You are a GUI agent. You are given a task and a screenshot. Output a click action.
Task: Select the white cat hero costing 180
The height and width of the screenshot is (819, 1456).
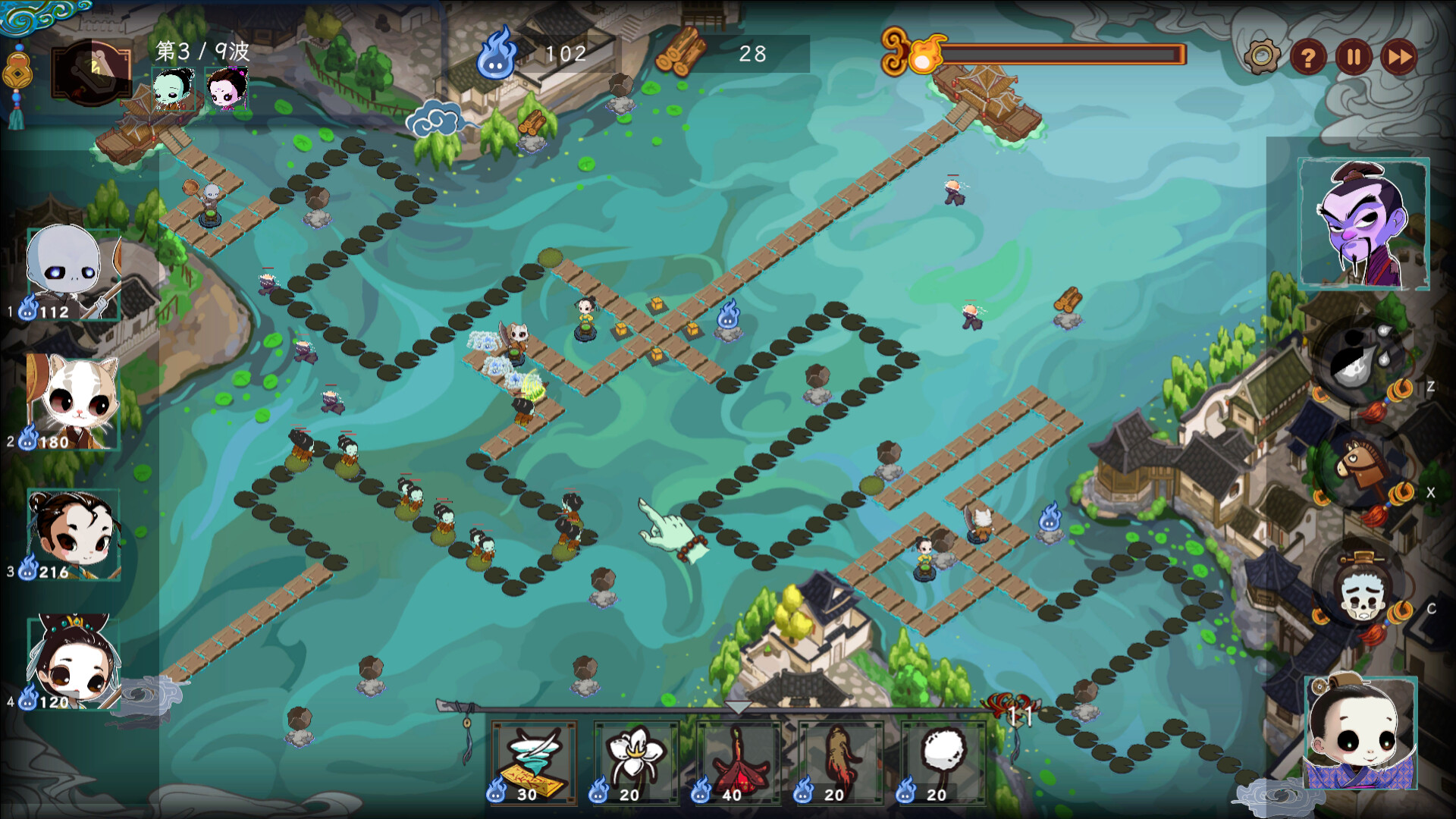[x=73, y=402]
